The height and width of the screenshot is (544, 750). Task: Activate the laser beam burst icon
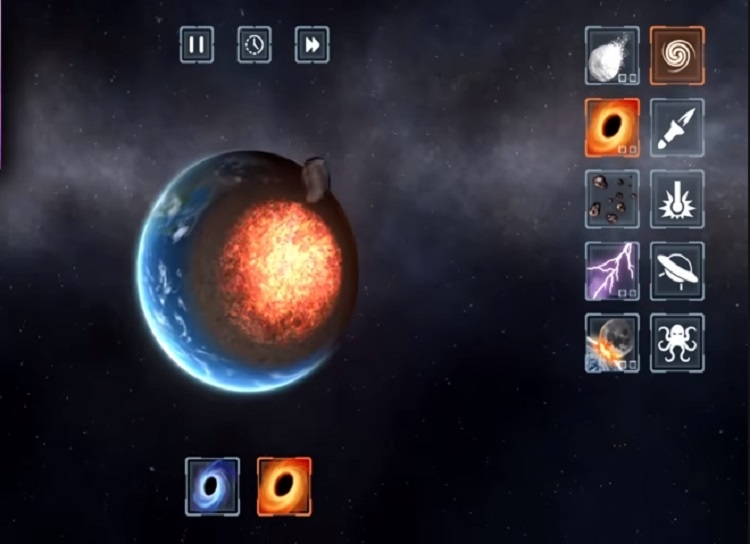tap(677, 199)
